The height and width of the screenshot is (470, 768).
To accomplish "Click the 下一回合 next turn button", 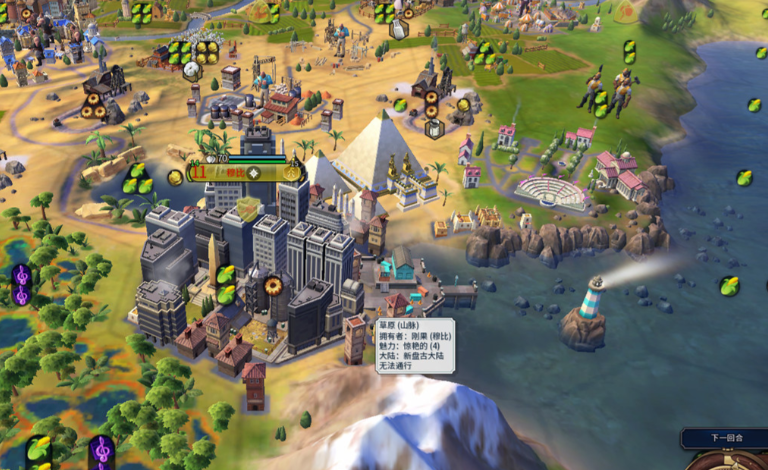I will point(727,438).
